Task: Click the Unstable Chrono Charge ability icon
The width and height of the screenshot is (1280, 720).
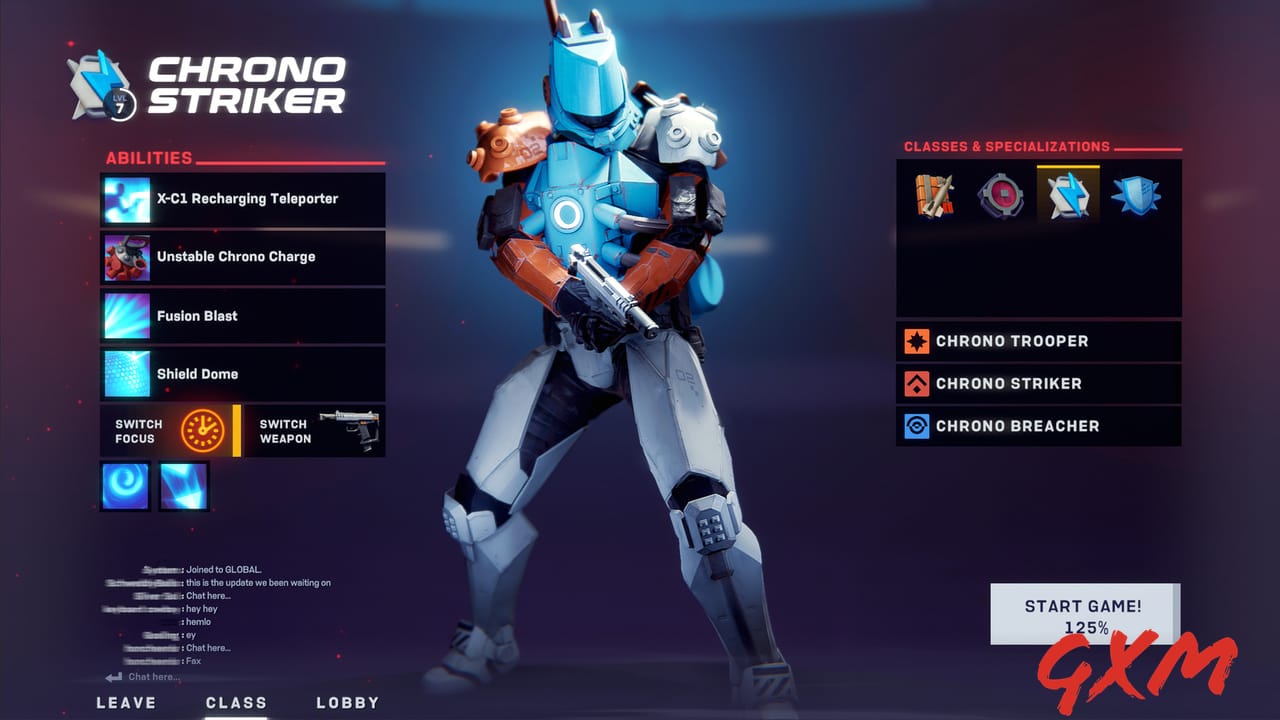Action: pyautogui.click(x=125, y=257)
